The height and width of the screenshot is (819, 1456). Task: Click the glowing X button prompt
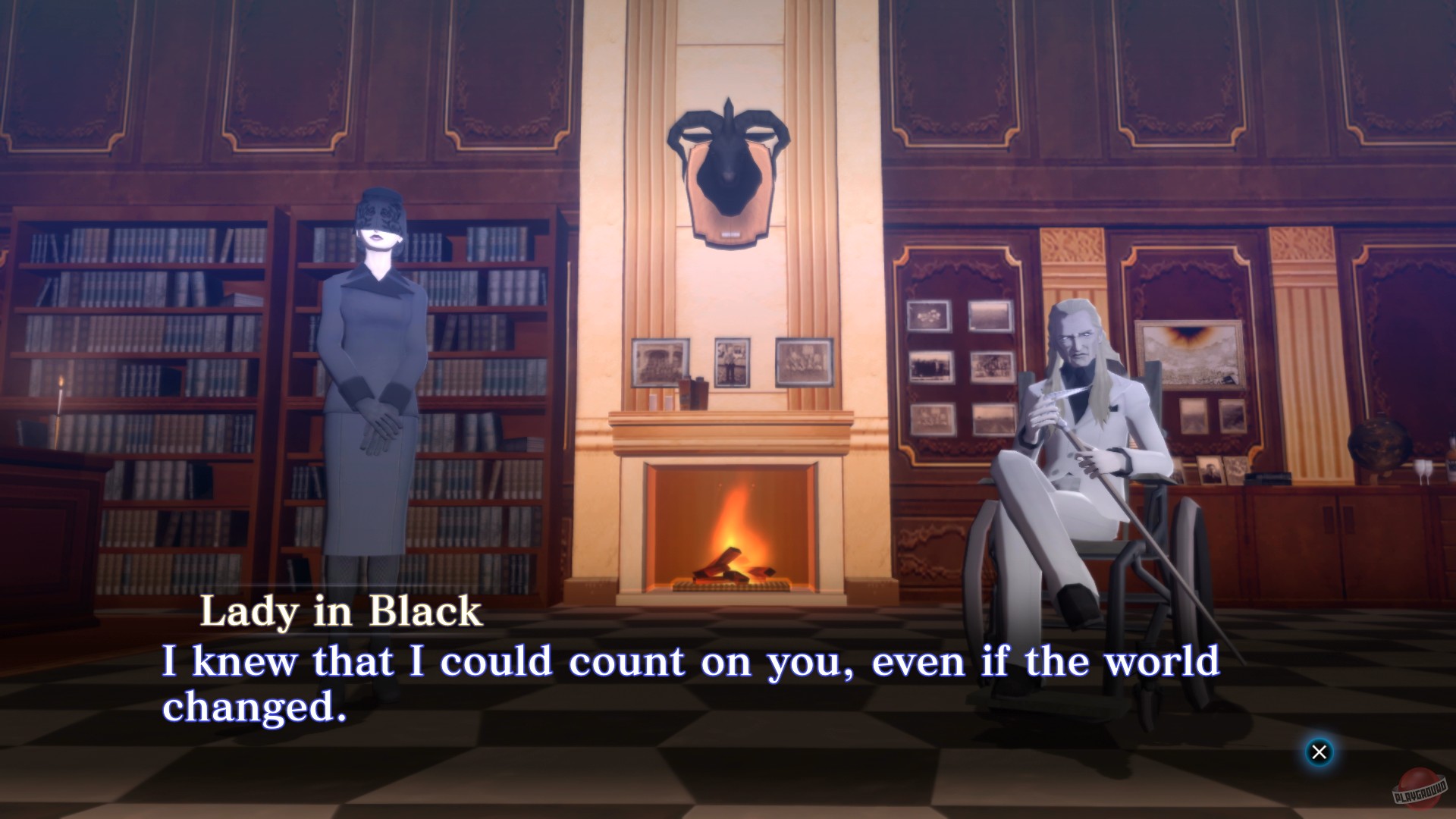[x=1321, y=751]
